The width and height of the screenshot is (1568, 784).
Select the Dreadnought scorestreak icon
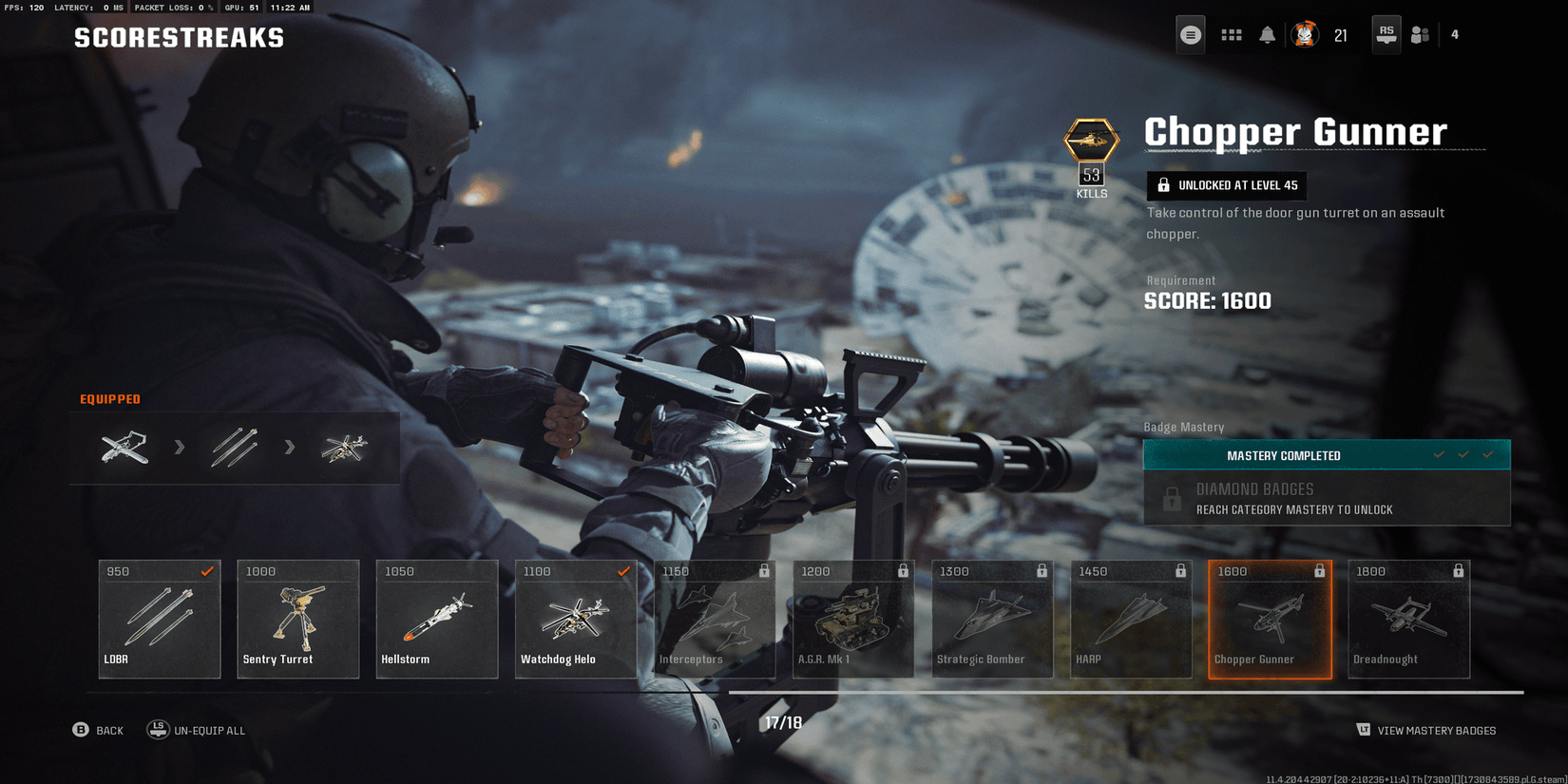[x=1408, y=618]
